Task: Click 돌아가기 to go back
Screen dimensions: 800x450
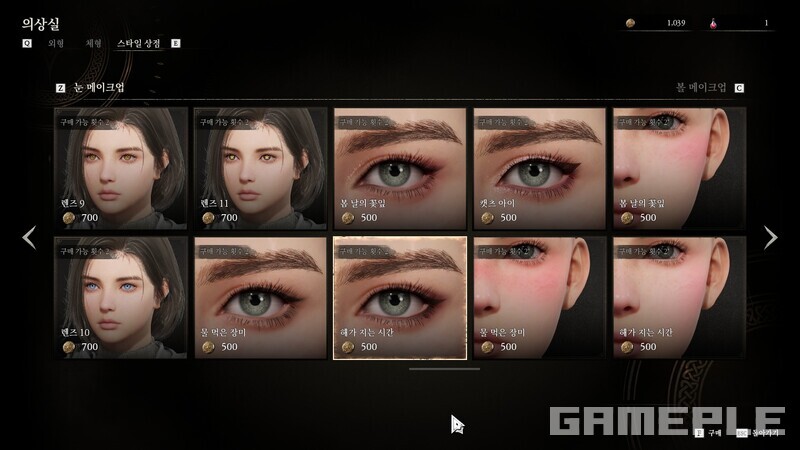Action: [x=763, y=434]
